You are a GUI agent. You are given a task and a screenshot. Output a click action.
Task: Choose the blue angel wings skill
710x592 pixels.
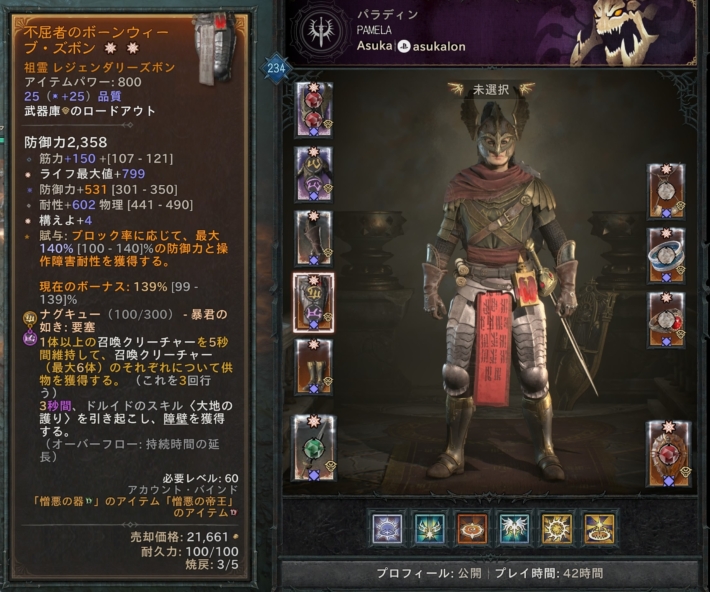[515, 527]
